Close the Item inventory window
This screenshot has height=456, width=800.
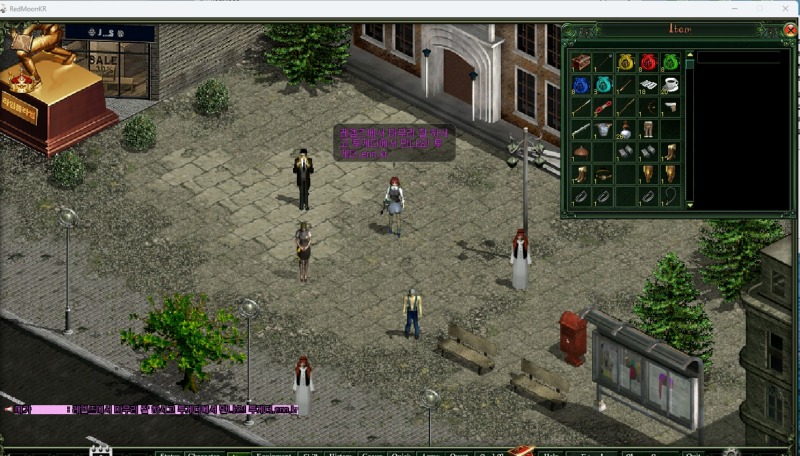789,30
